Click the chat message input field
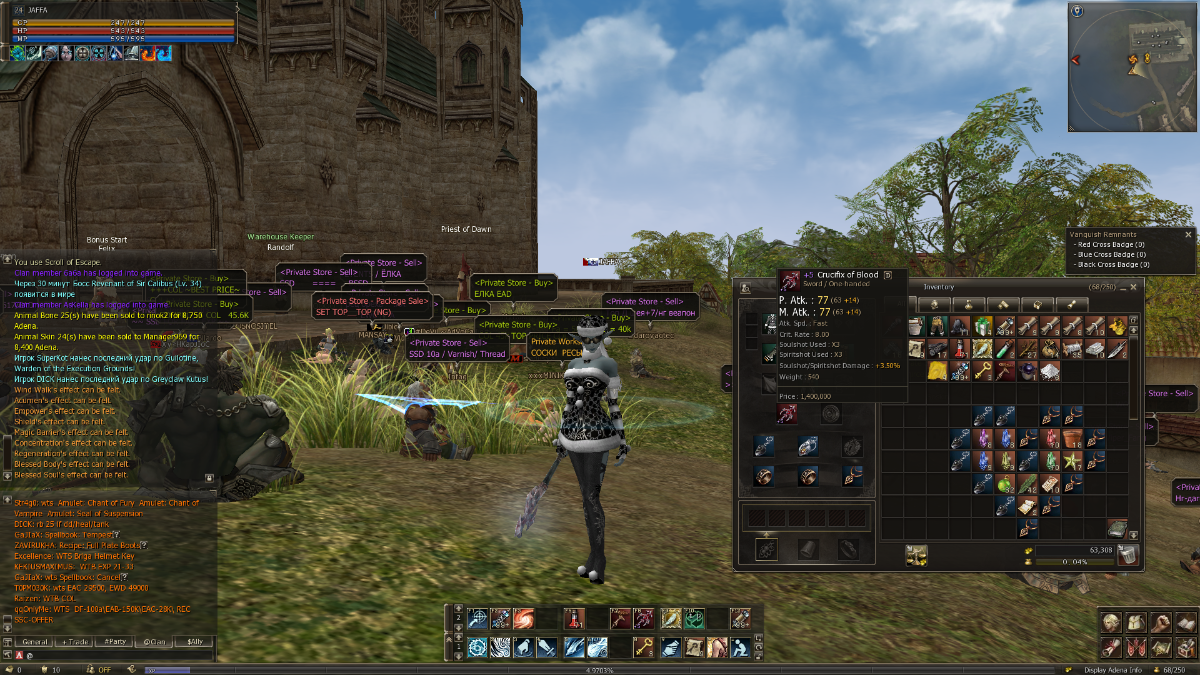 110,655
